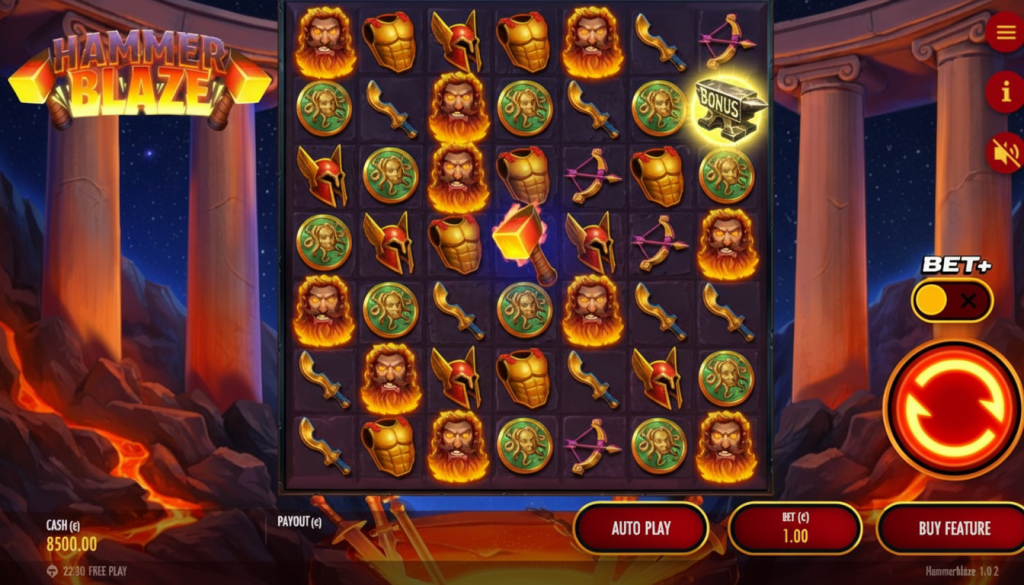Show the game info page
1024x585 pixels.
click(1004, 92)
